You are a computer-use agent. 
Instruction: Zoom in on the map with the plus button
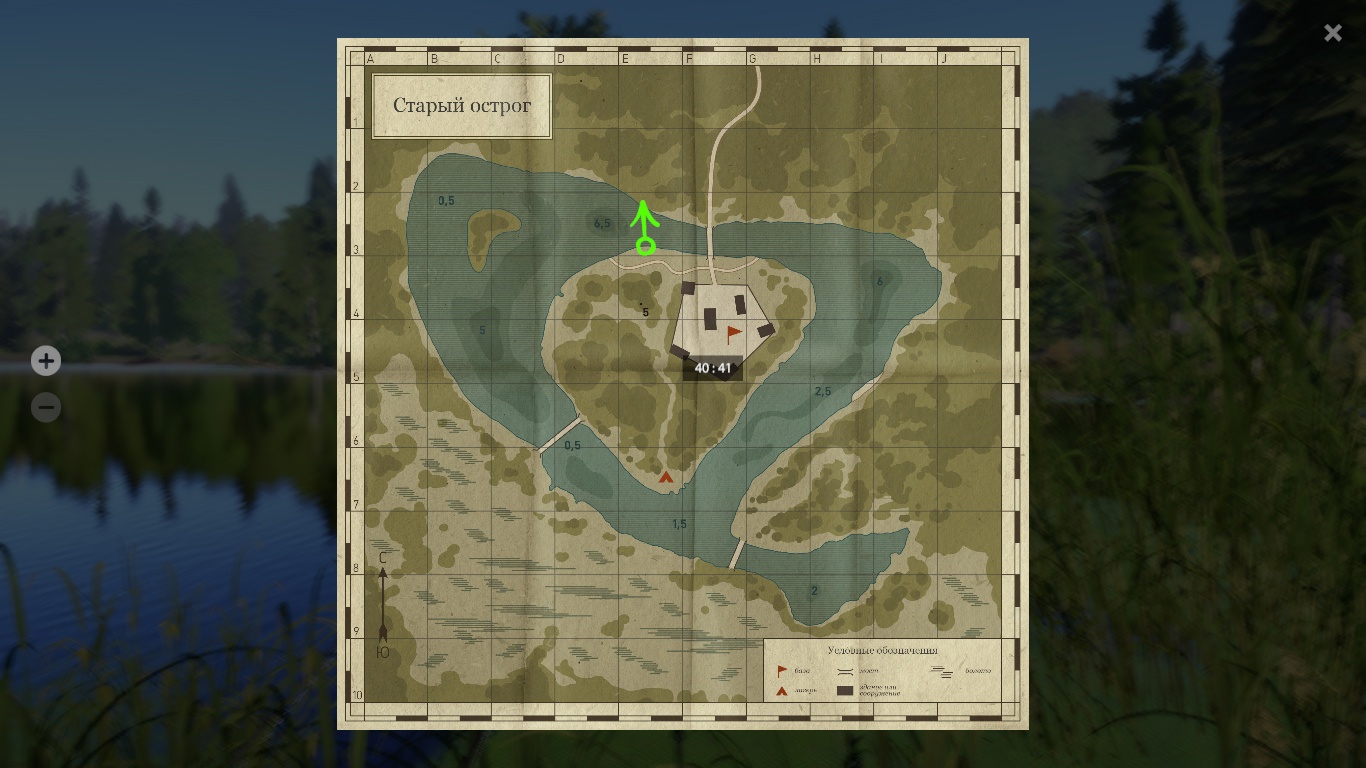[46, 360]
